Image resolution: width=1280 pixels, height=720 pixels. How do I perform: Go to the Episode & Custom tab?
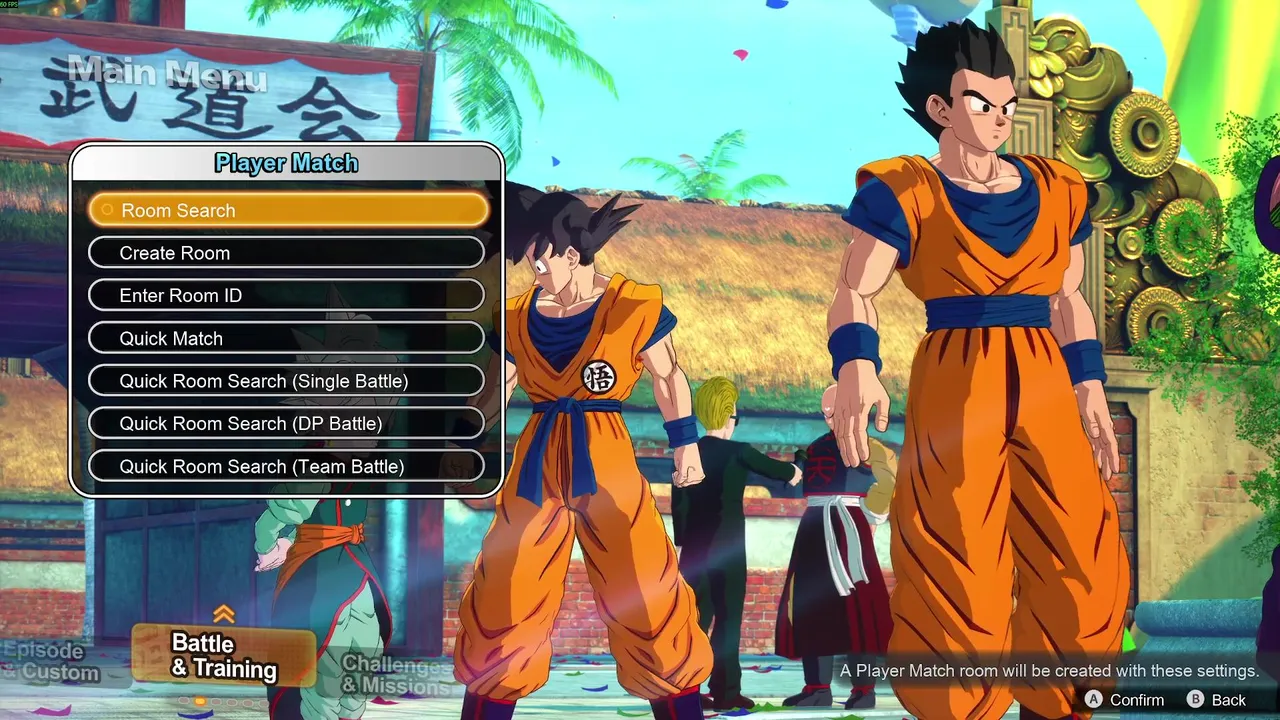(x=50, y=662)
